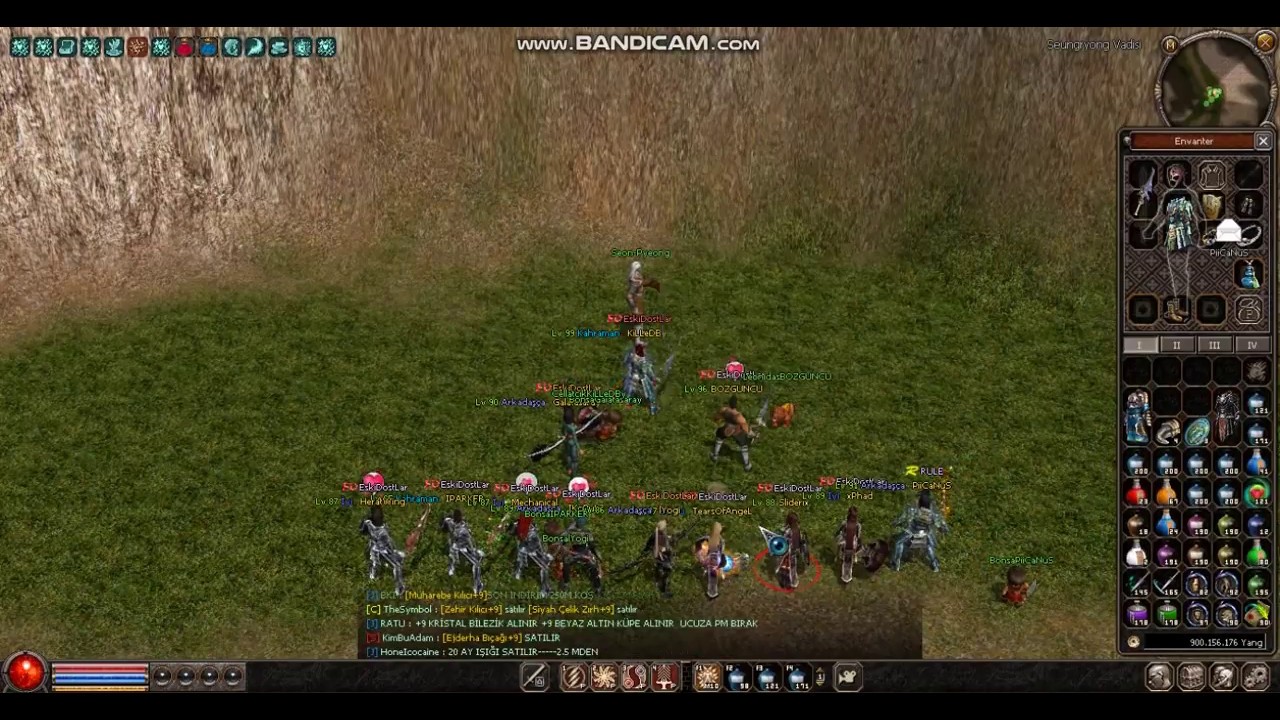
Task: Activate the sword icon in quickslot bar
Action: coord(535,678)
